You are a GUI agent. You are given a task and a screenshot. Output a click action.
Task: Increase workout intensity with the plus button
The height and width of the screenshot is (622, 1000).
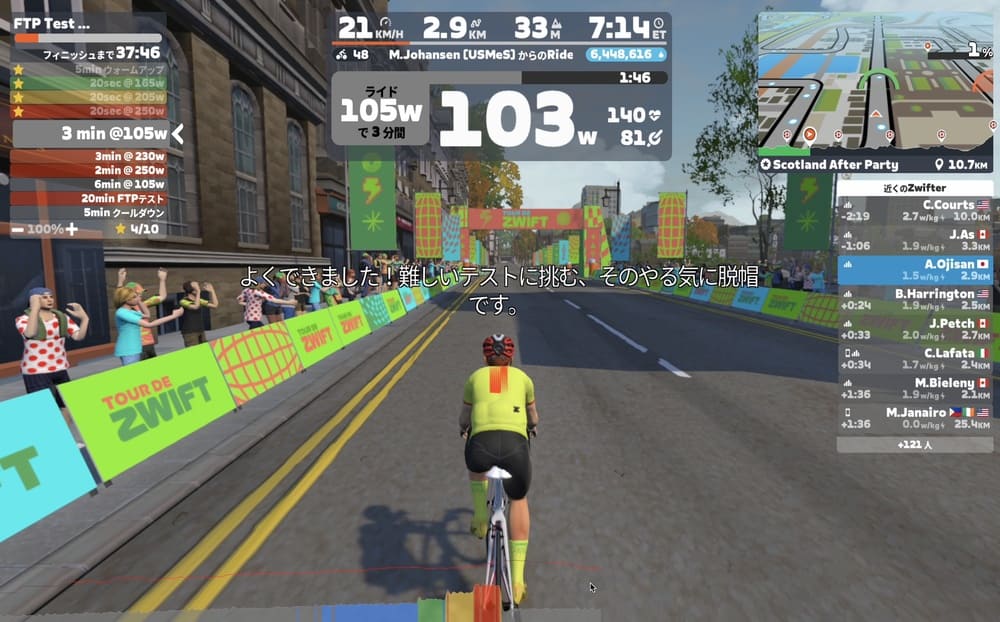tap(72, 229)
